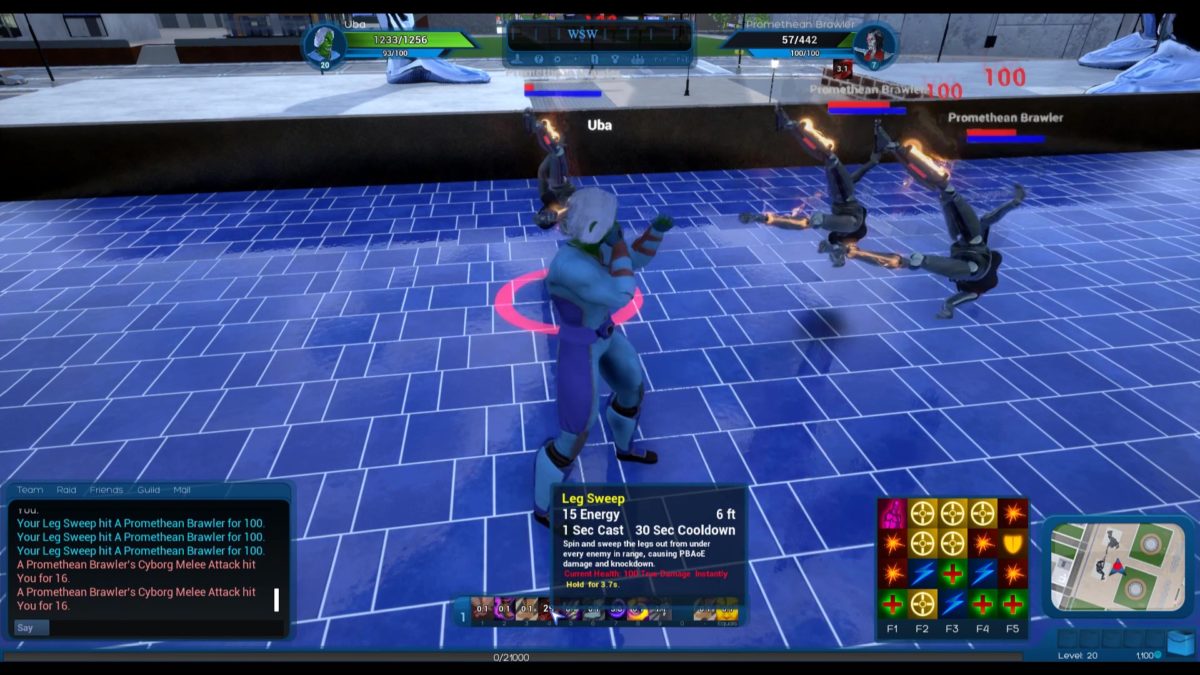
Task: Click the Say chat channel button
Action: click(x=28, y=627)
